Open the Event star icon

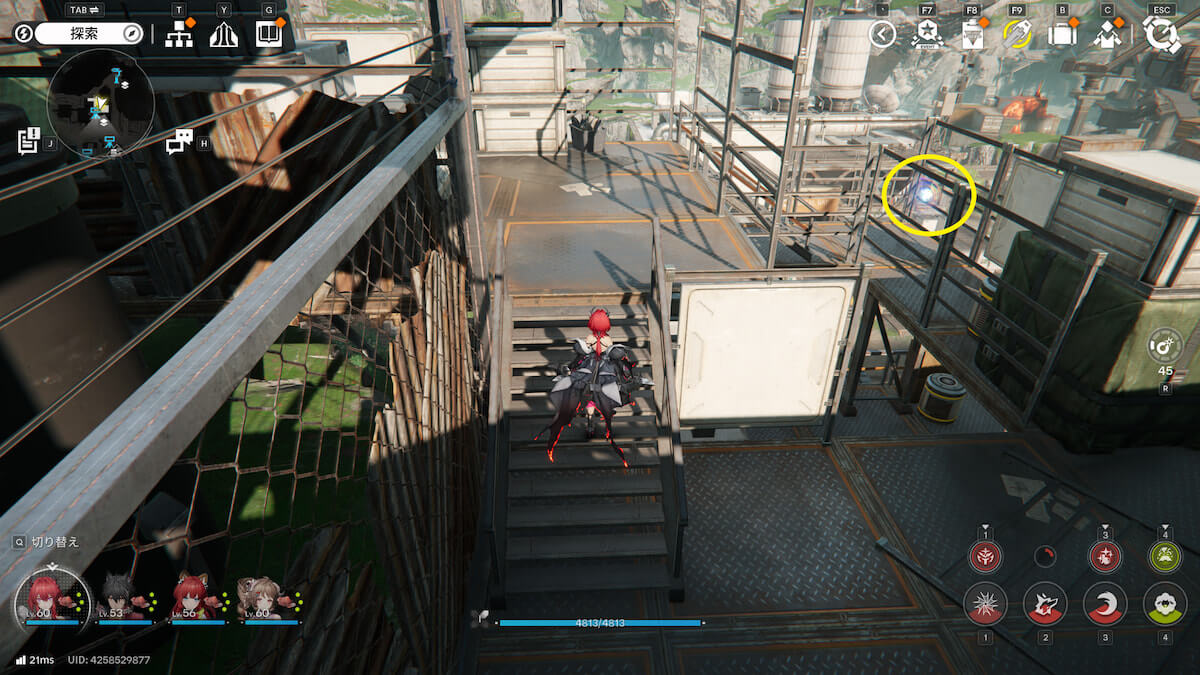pyautogui.click(x=927, y=35)
